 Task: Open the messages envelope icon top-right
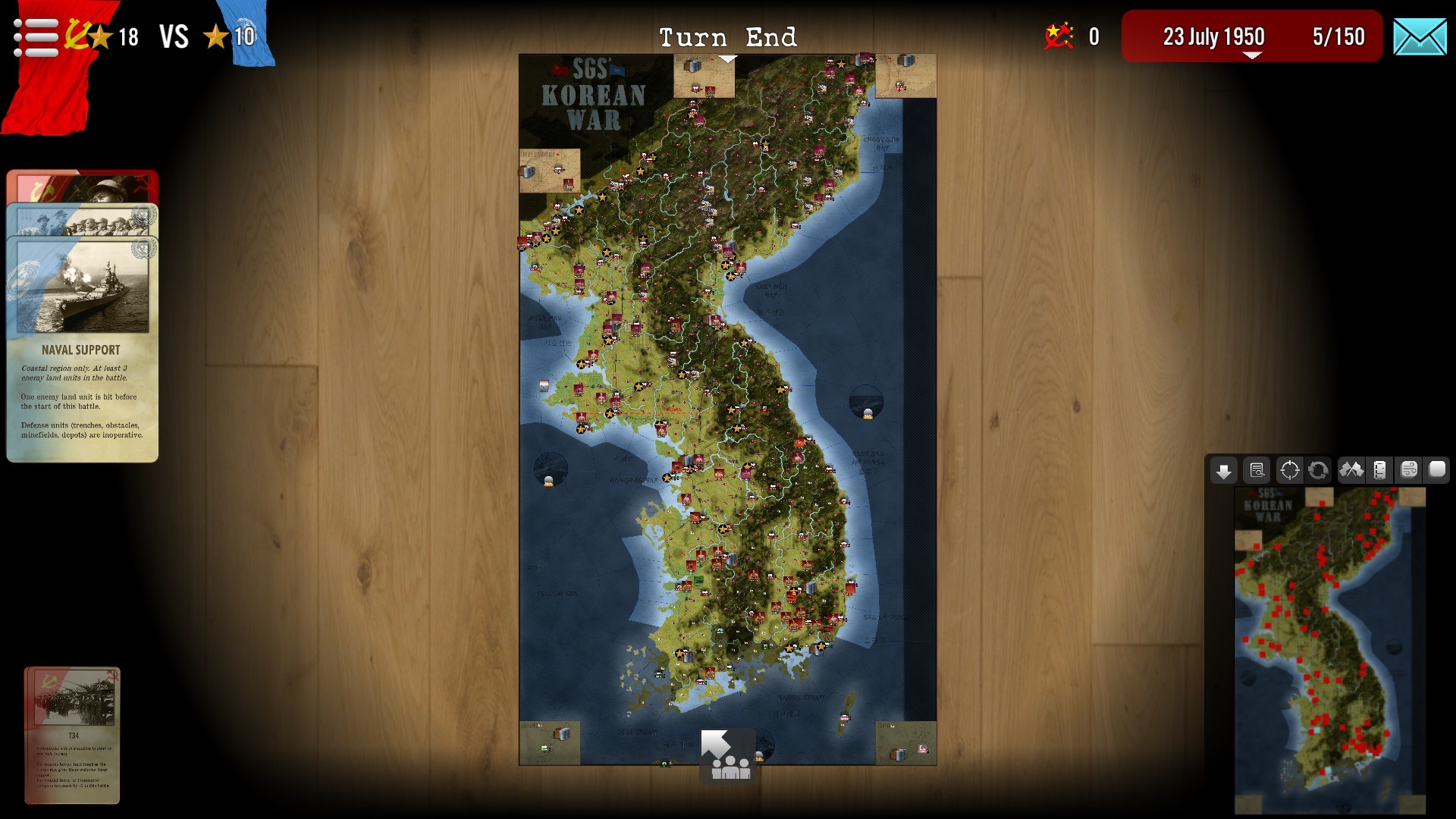tap(1422, 34)
